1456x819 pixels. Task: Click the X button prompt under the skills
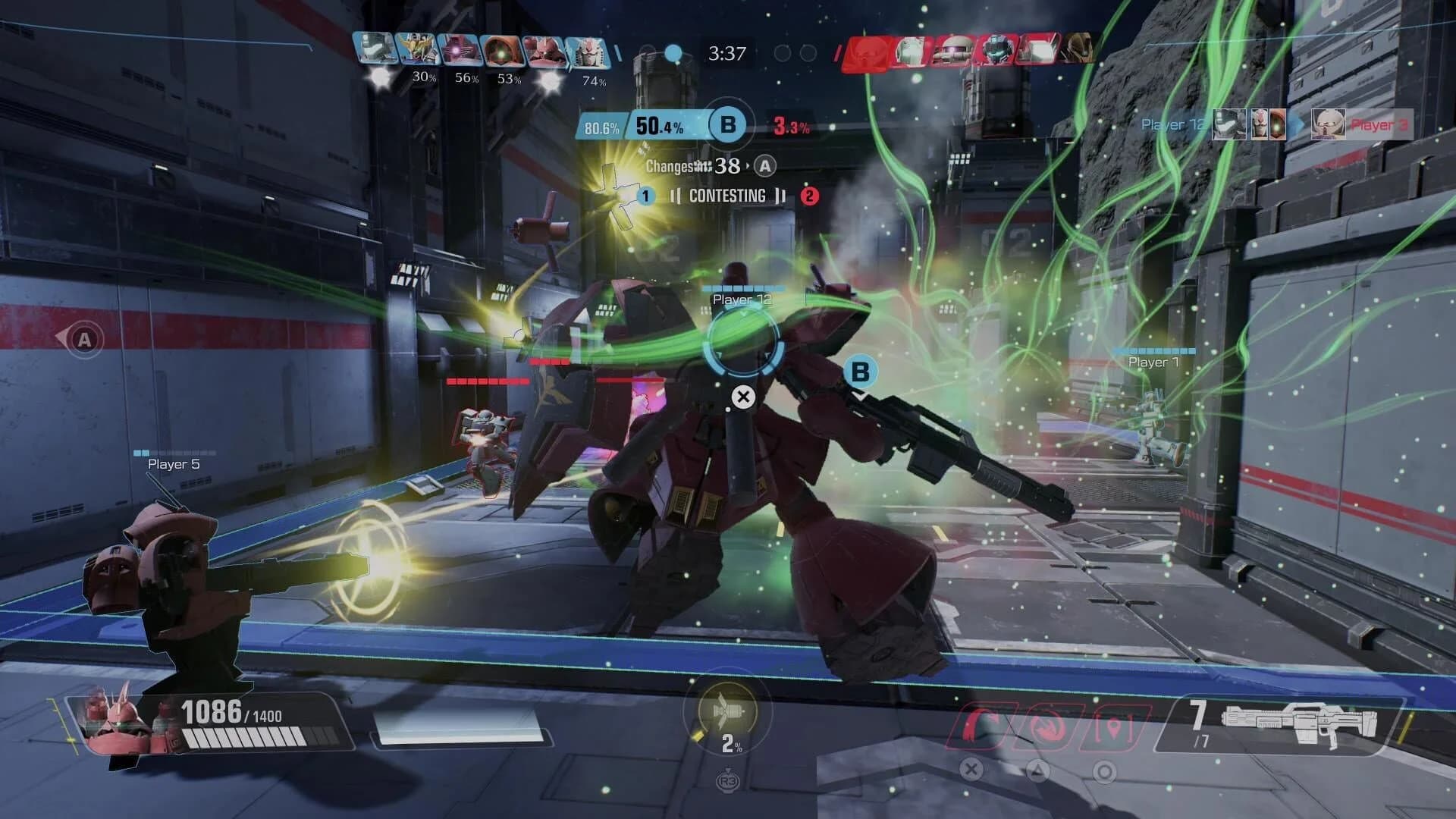971,770
